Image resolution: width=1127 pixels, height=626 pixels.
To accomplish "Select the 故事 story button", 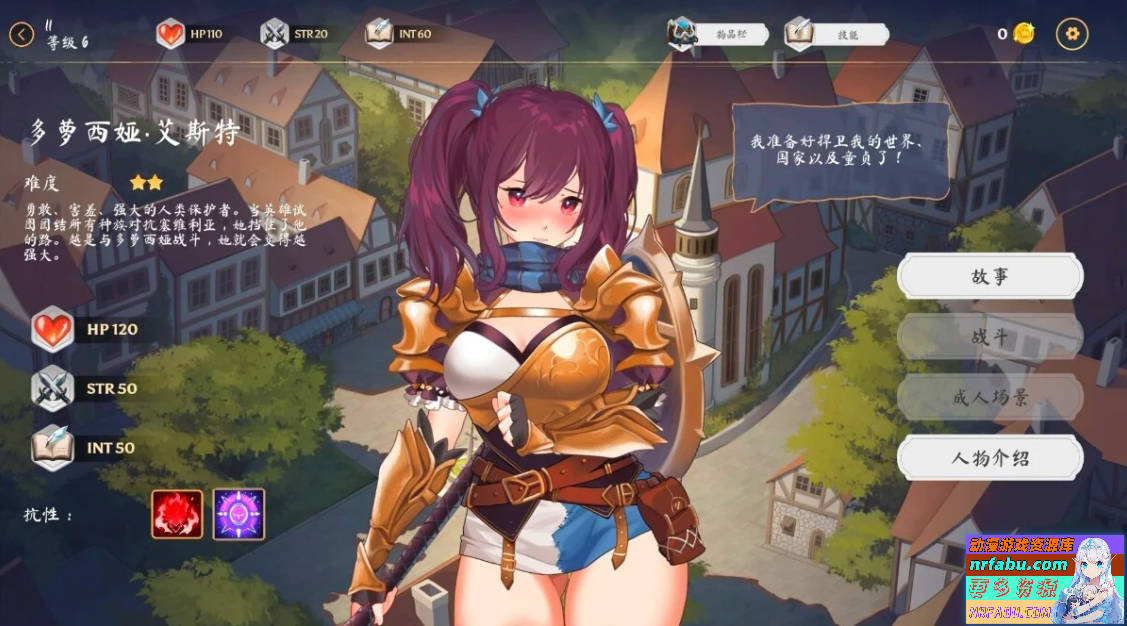I will pyautogui.click(x=989, y=277).
